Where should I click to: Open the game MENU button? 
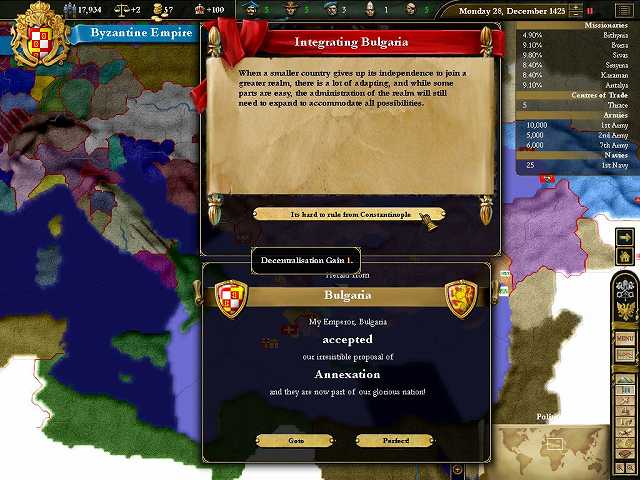[625, 339]
